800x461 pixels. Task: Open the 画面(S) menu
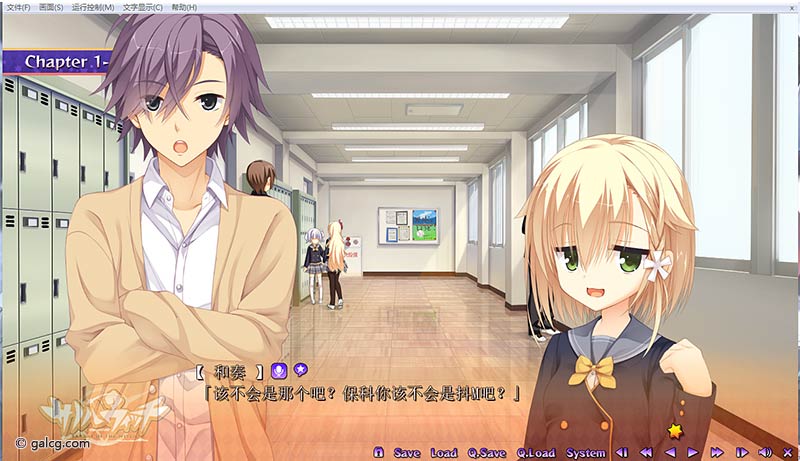(x=51, y=7)
